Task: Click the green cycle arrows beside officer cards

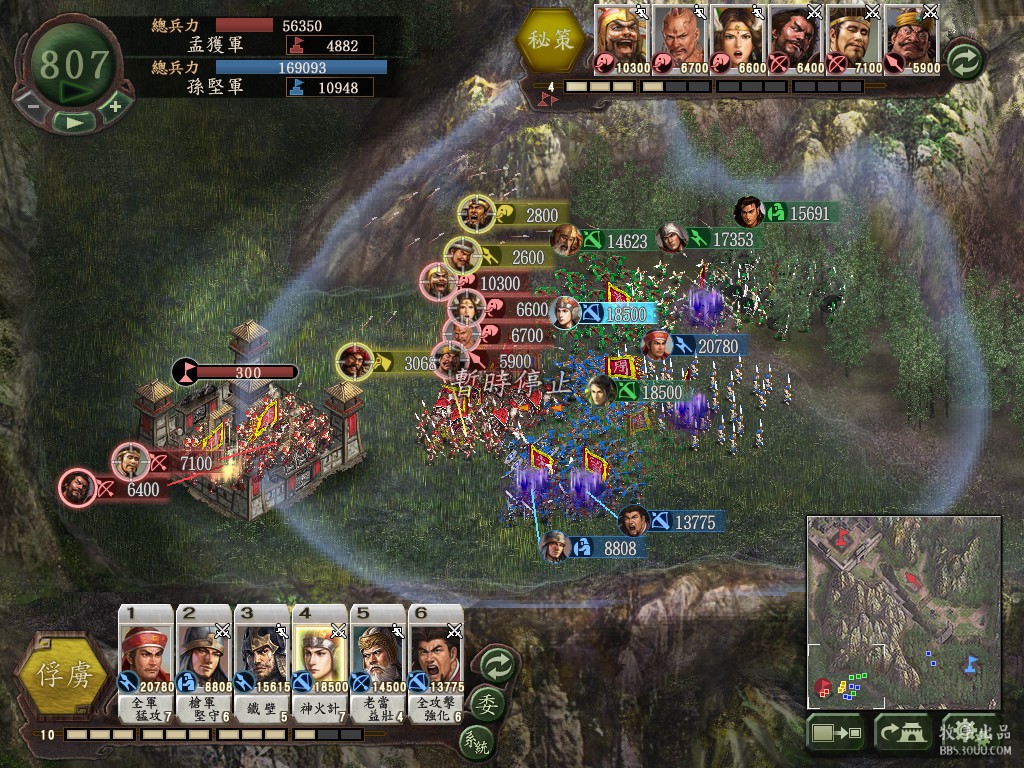Action: [x=496, y=664]
